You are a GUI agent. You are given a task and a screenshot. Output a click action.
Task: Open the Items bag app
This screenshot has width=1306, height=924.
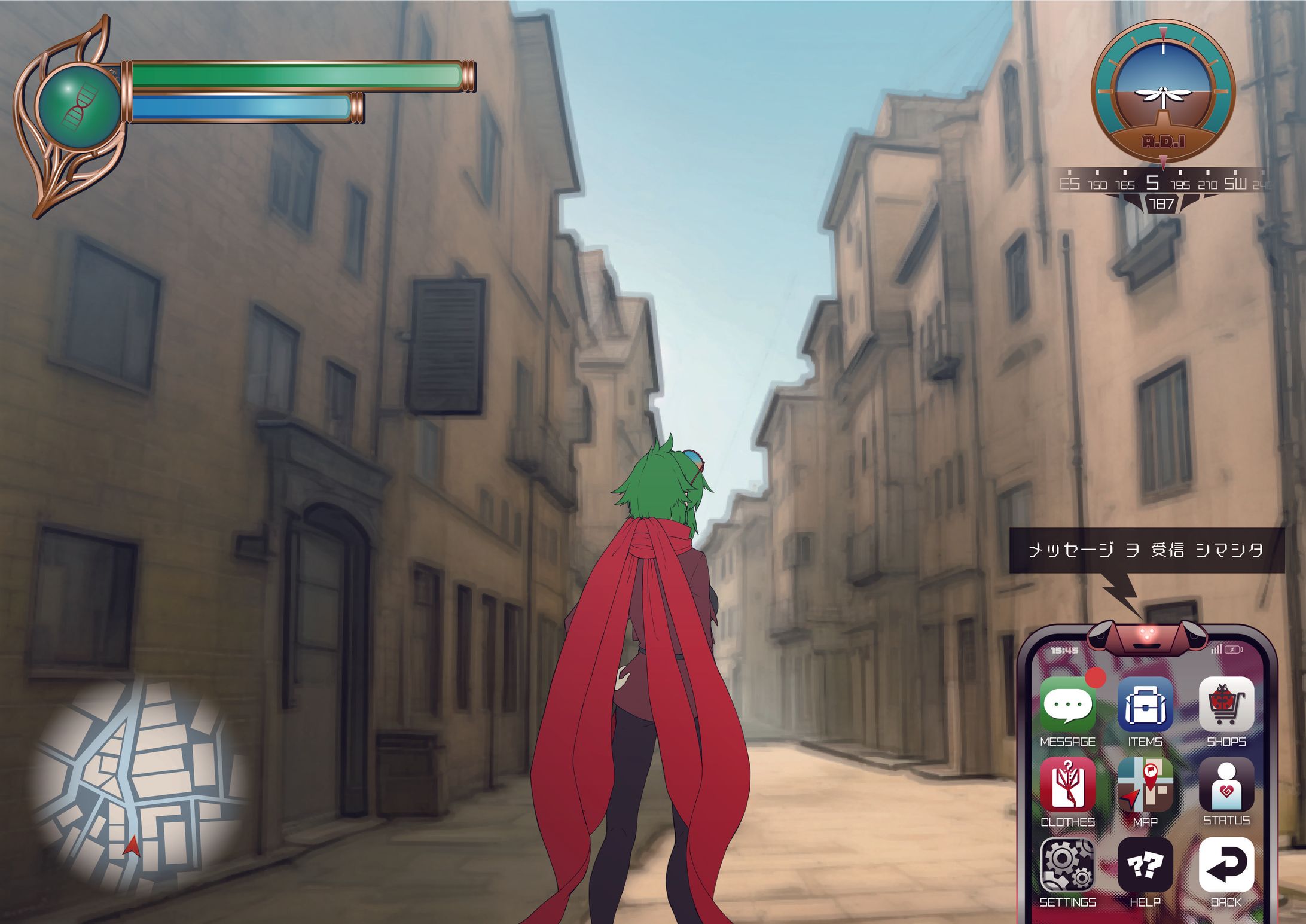click(x=1145, y=706)
